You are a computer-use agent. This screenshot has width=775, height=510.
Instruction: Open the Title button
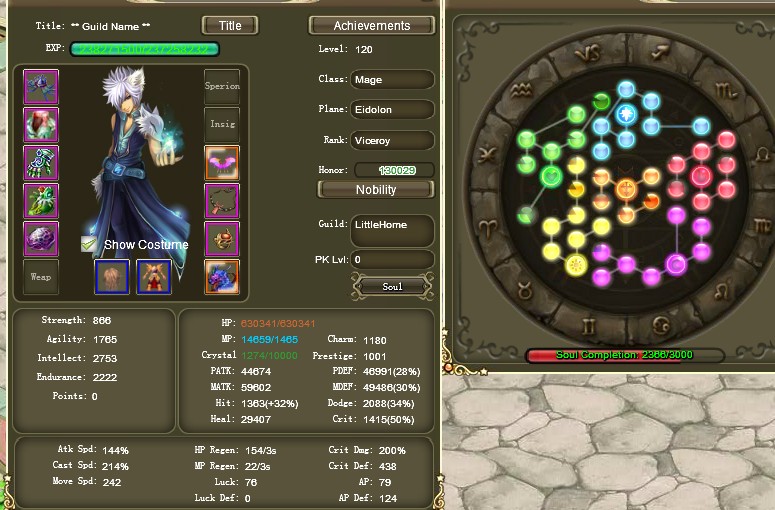230,25
